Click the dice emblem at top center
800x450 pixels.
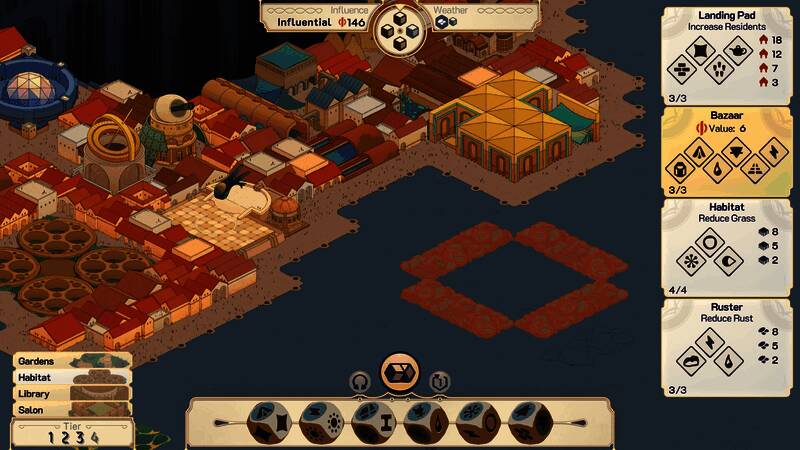coord(400,28)
